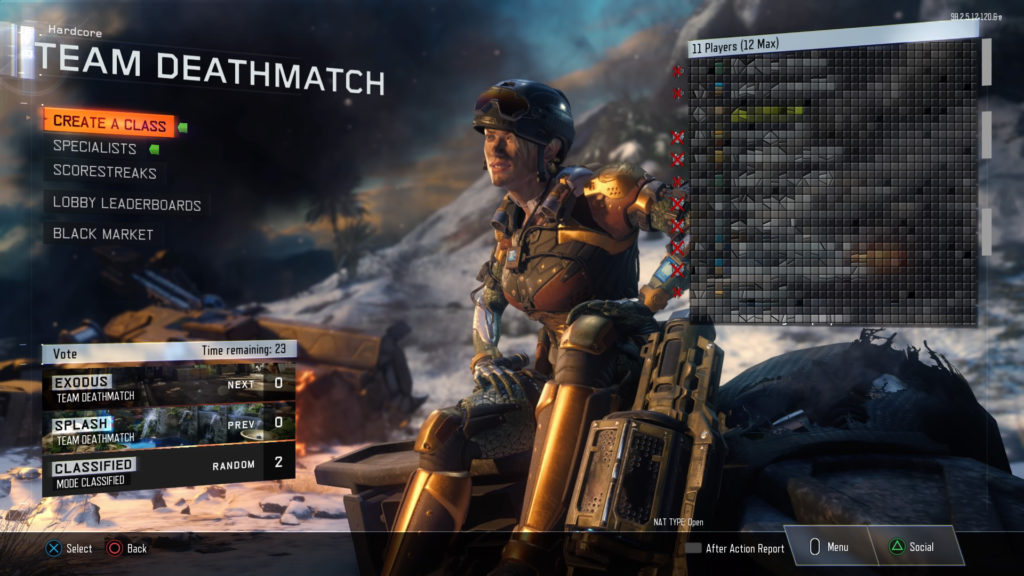Screen dimensions: 1024x576
Task: Select the Specialists menu entry
Action: point(95,148)
